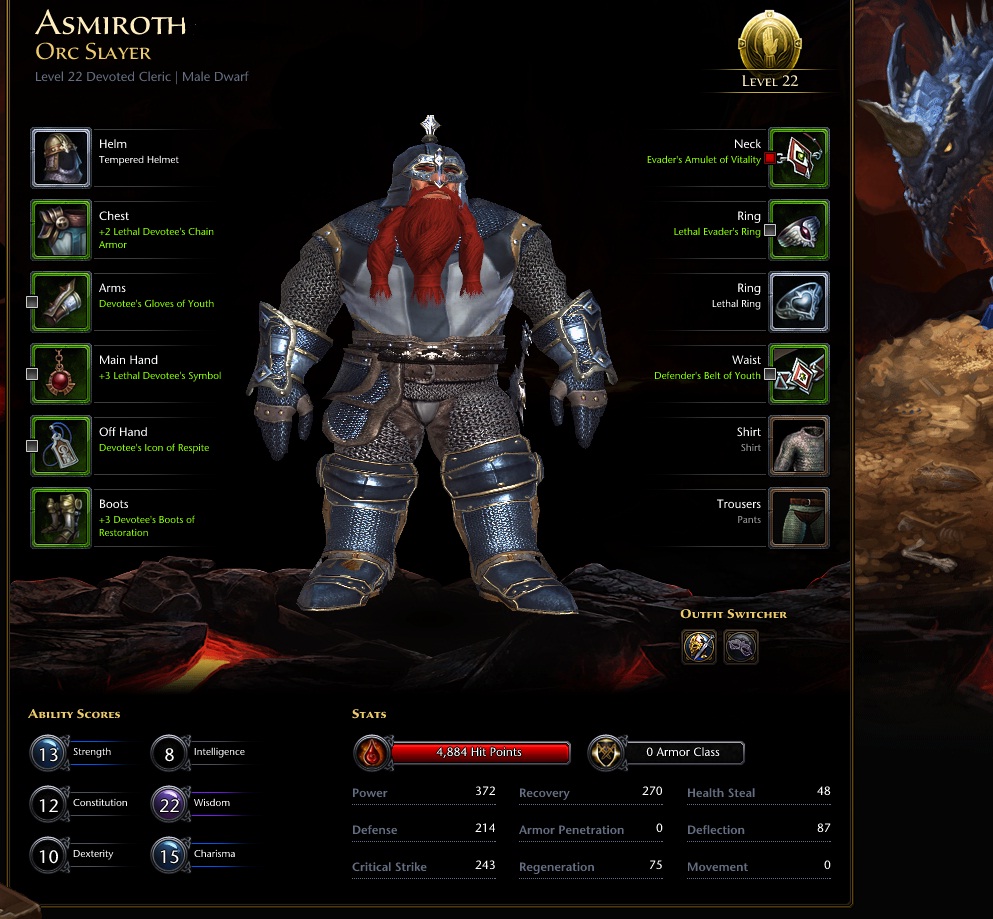993x919 pixels.
Task: Open the Devotee's Gloves of Youth arms slot
Action: 61,302
